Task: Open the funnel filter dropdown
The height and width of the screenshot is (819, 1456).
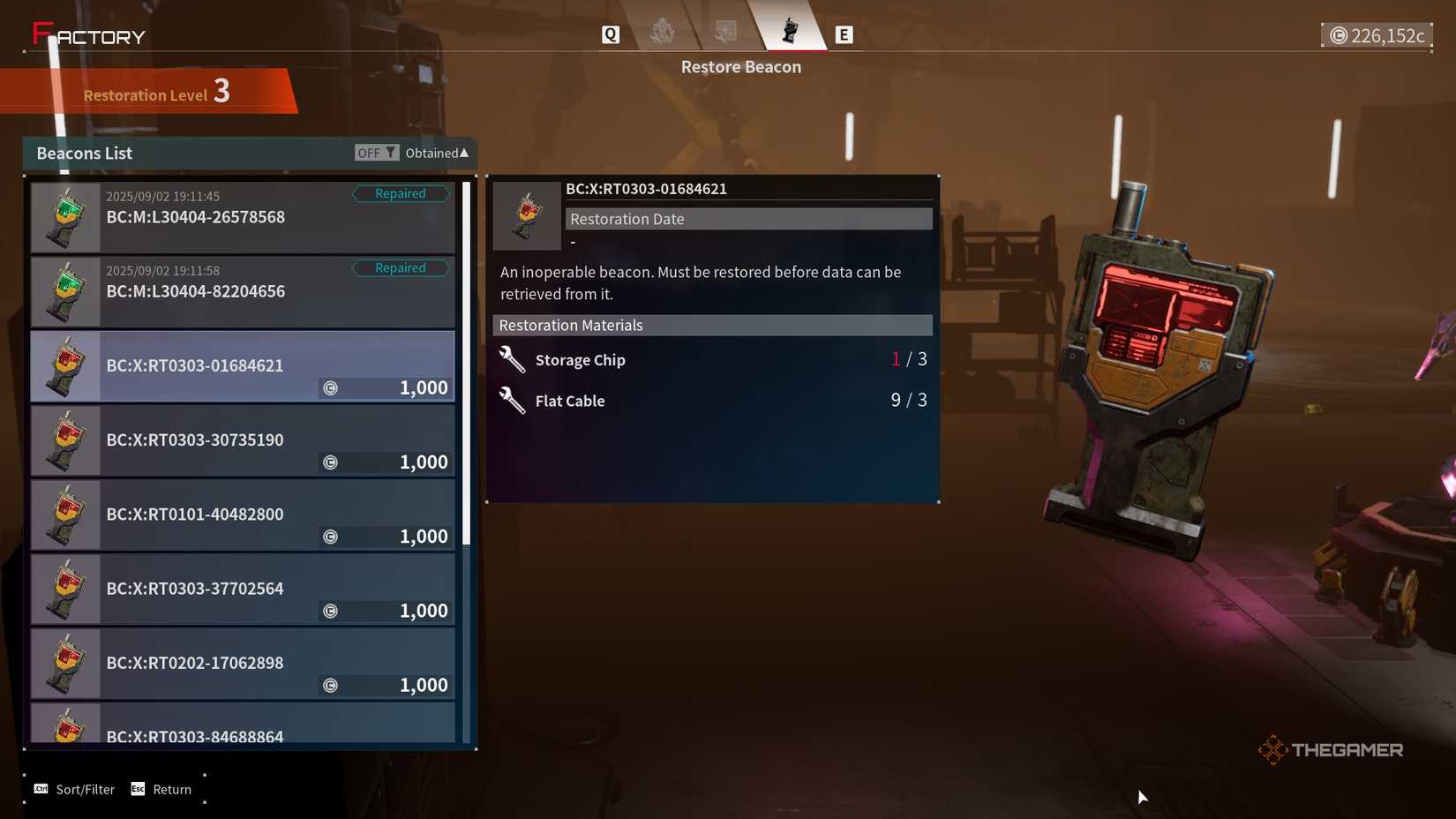Action: click(x=388, y=152)
